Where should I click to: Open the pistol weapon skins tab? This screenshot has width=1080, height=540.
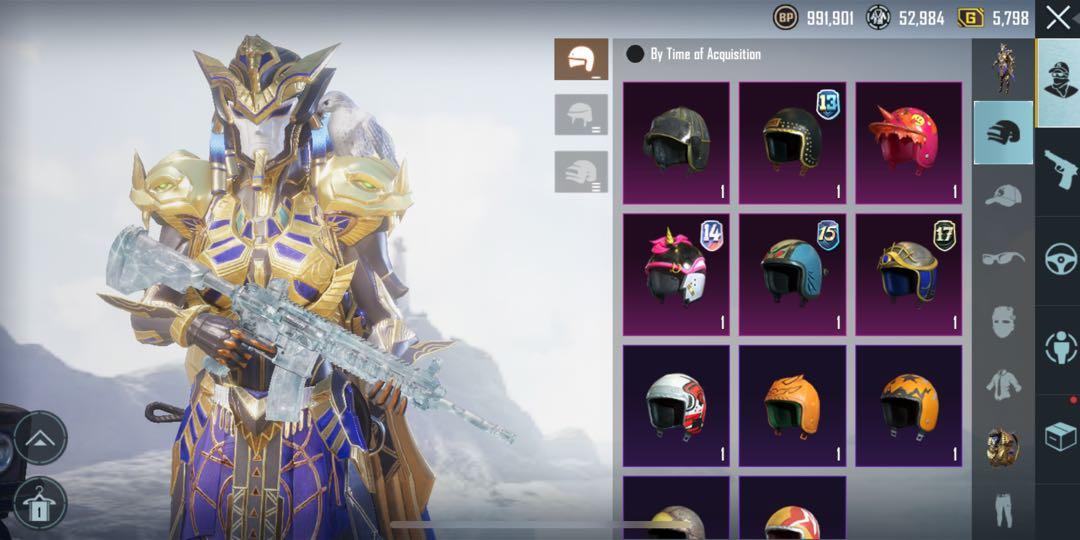1058,170
